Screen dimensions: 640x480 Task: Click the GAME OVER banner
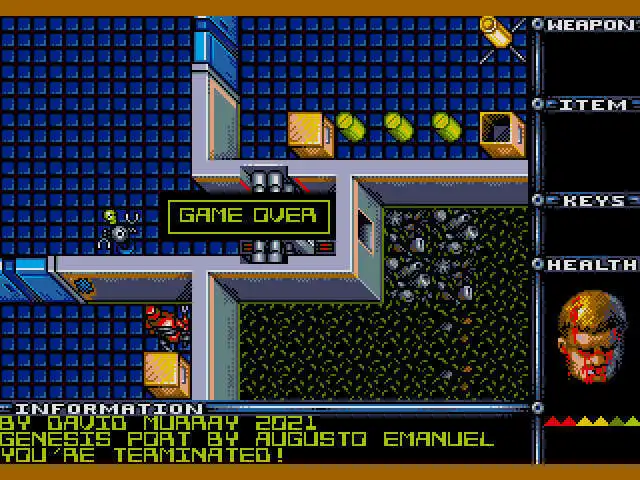click(247, 215)
